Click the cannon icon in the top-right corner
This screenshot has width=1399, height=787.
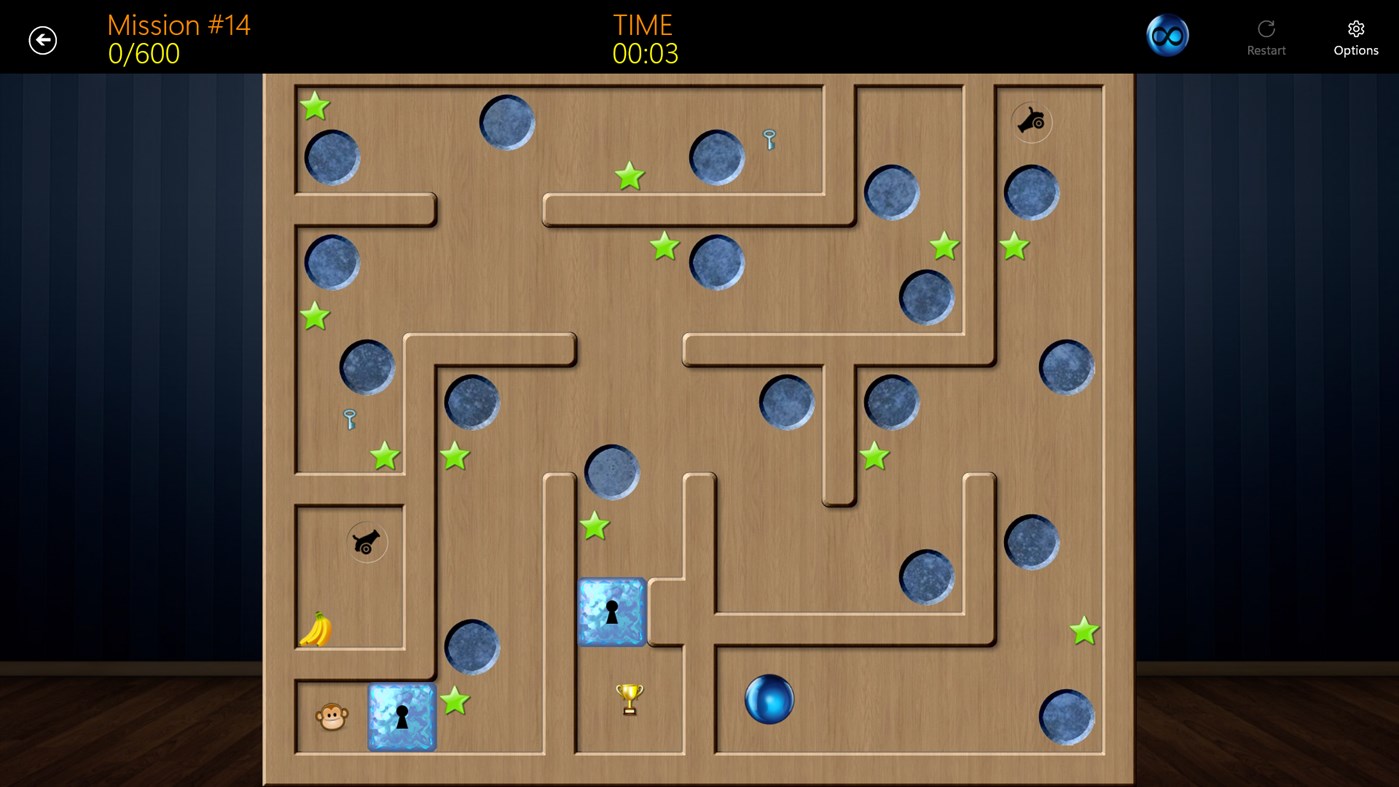point(1031,123)
